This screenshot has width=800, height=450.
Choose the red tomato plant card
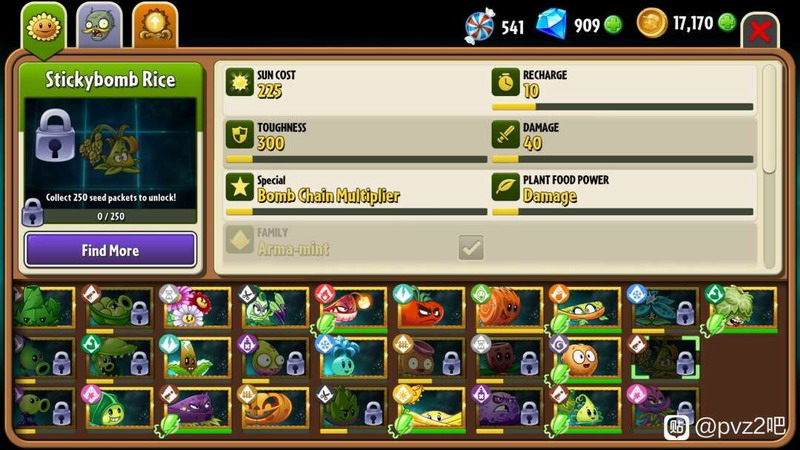pyautogui.click(x=430, y=309)
